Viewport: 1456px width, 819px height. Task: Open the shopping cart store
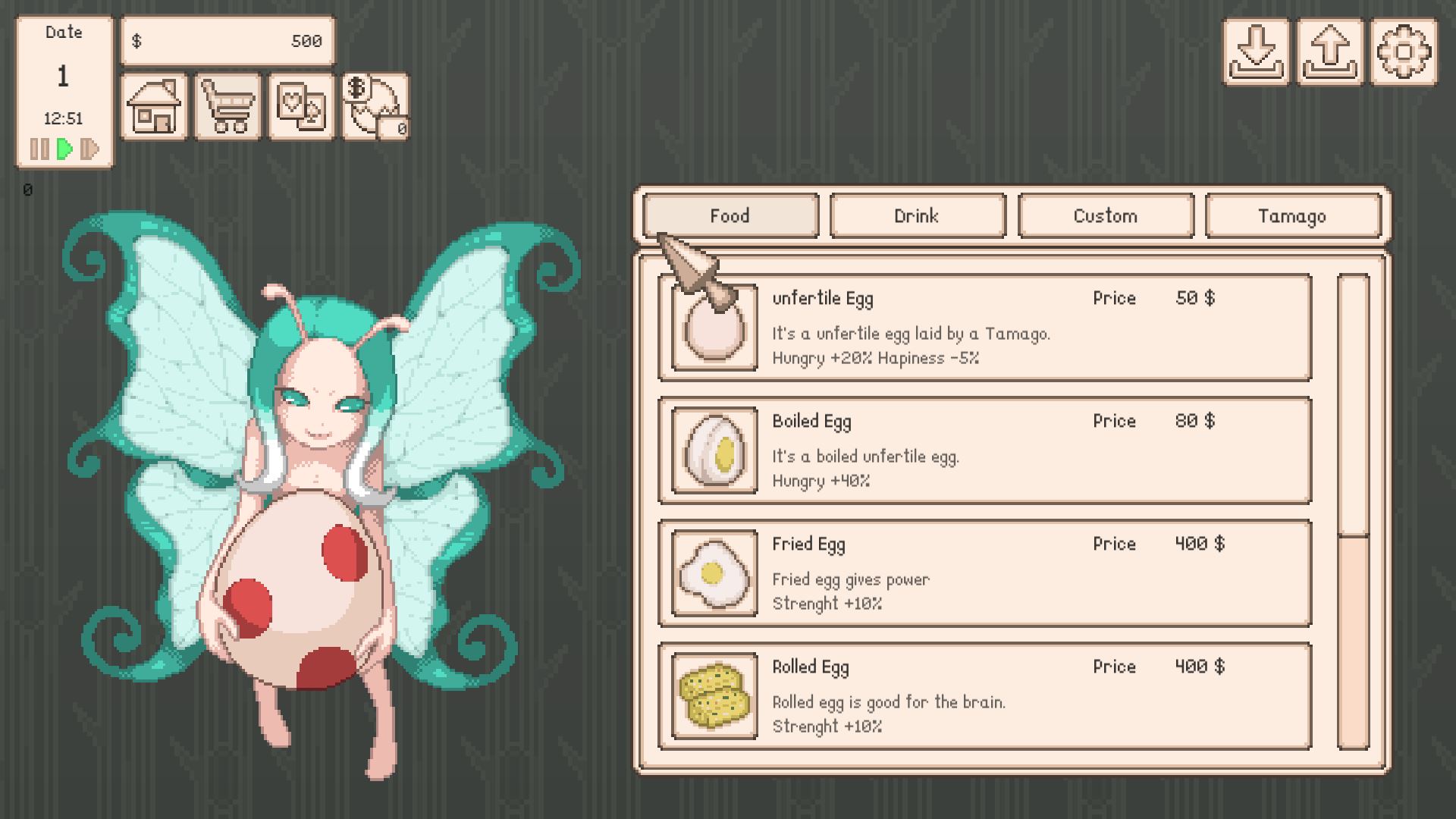(x=227, y=107)
